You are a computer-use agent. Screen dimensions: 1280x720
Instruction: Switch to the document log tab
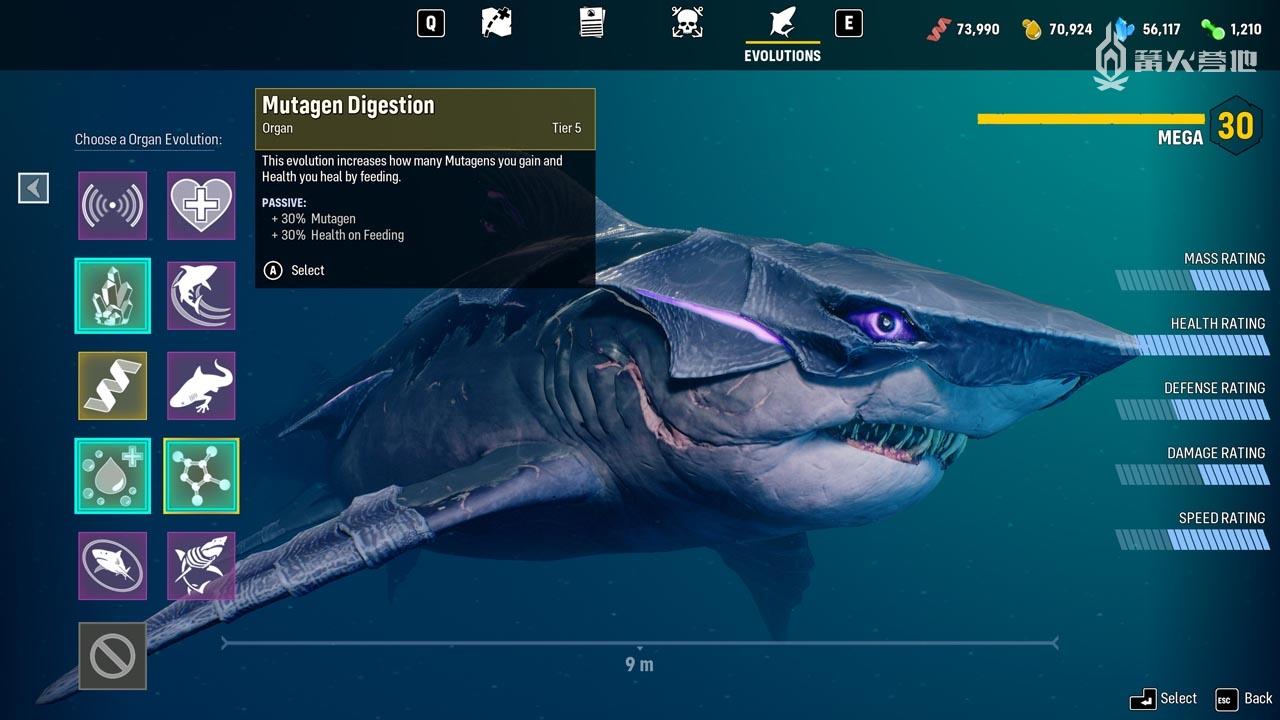[592, 23]
